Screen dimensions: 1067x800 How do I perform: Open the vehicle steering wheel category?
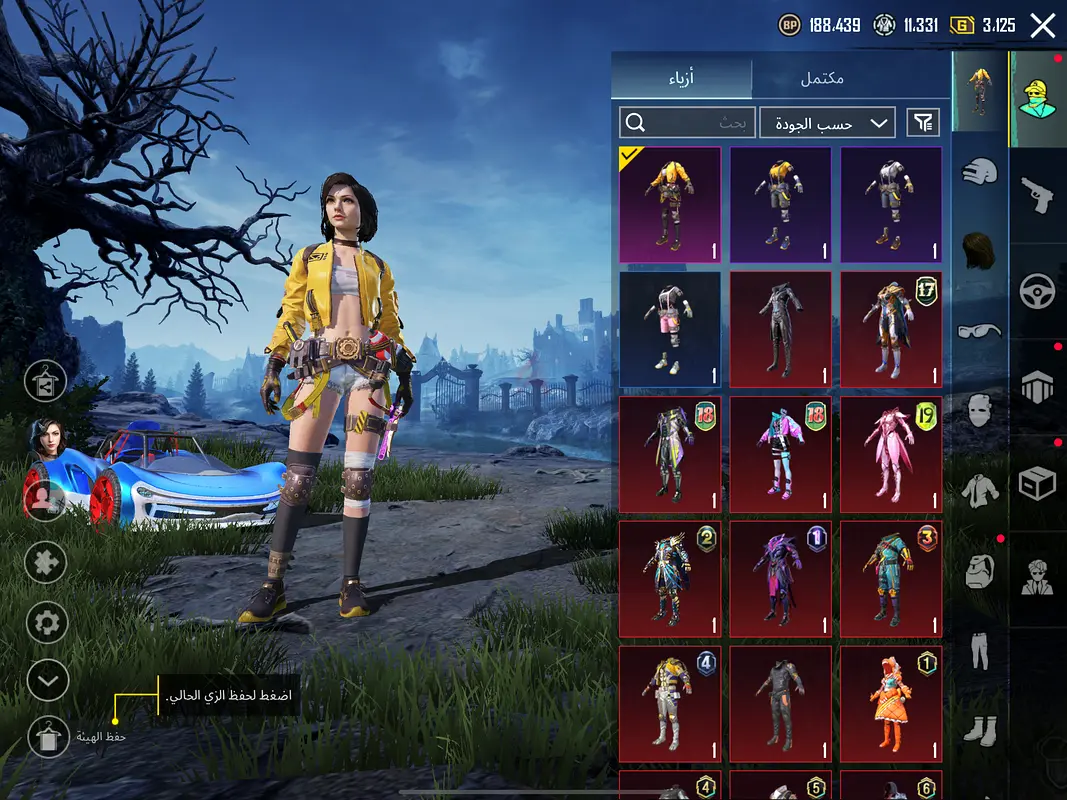pos(1038,291)
